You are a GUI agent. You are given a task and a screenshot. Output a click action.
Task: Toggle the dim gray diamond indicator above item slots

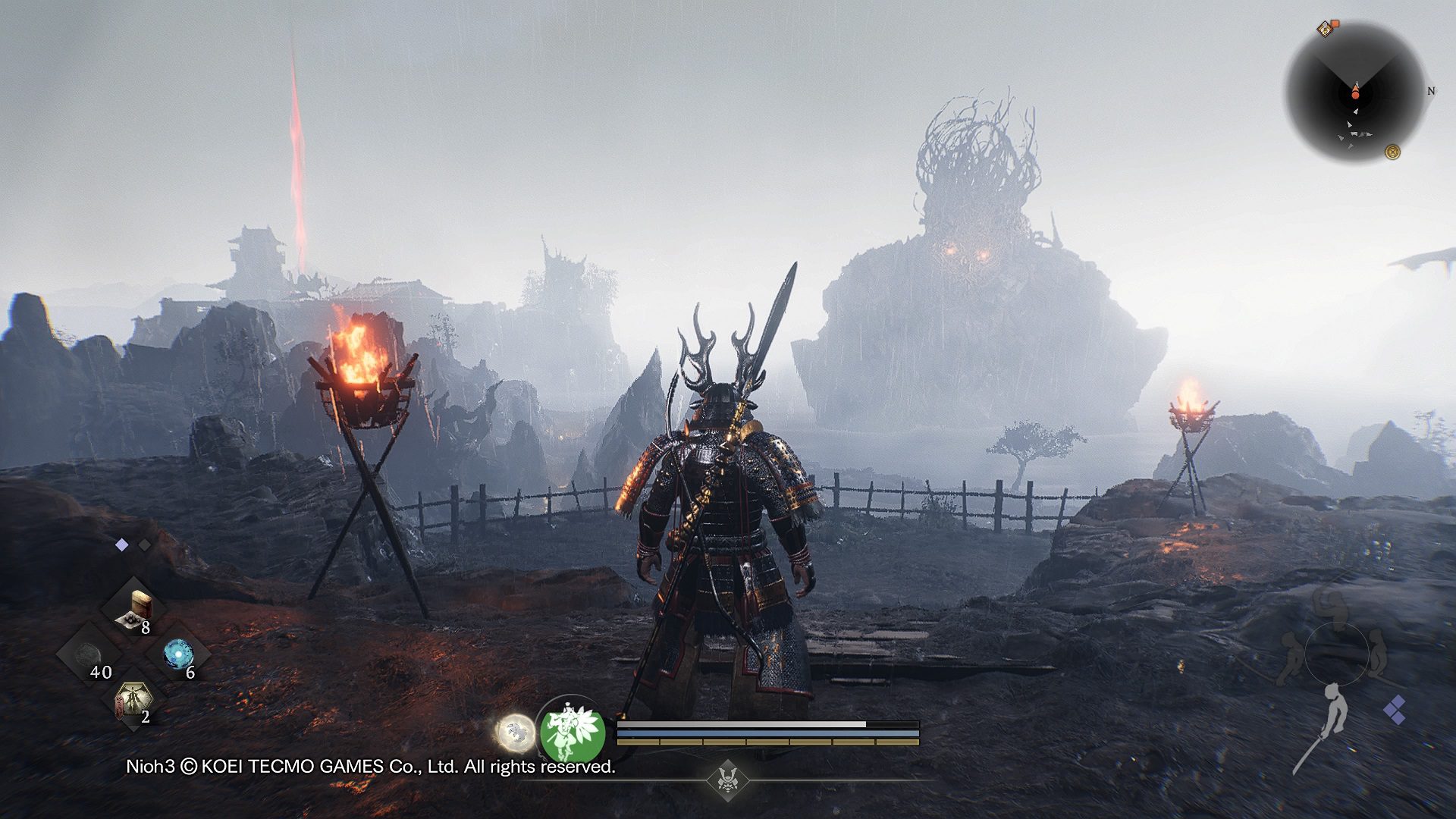(x=143, y=545)
